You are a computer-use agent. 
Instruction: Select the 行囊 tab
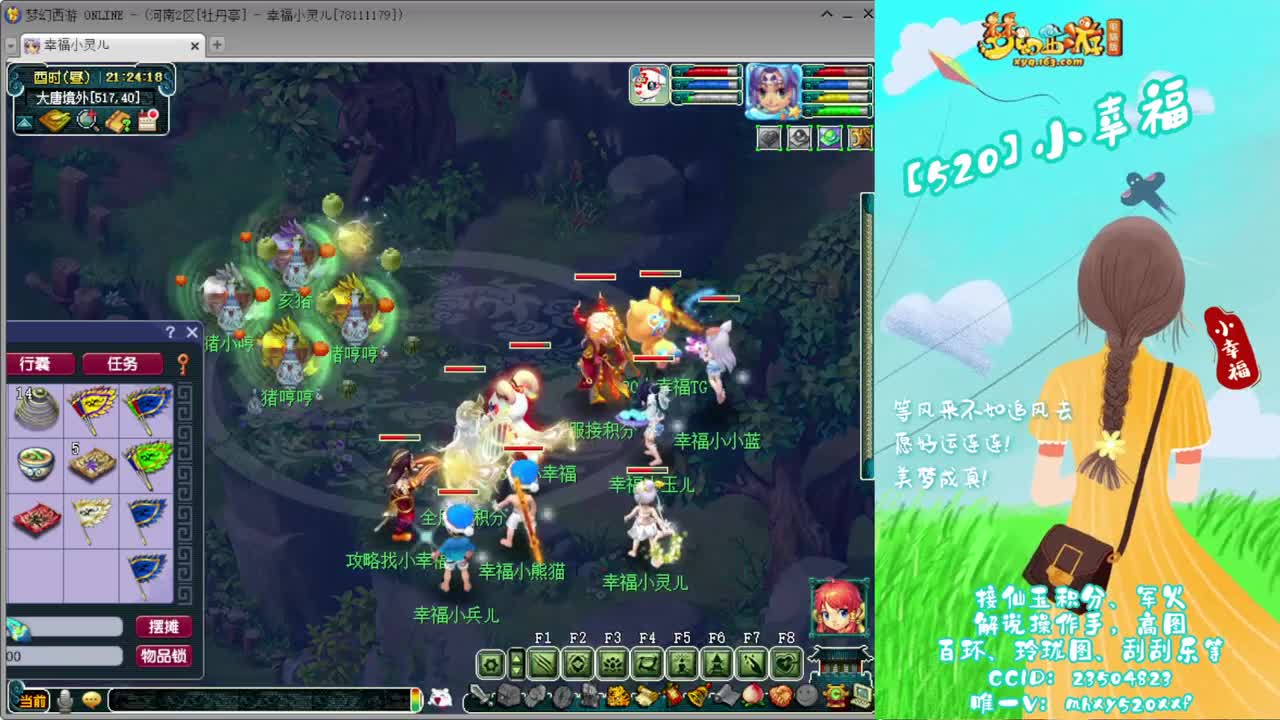(x=38, y=364)
